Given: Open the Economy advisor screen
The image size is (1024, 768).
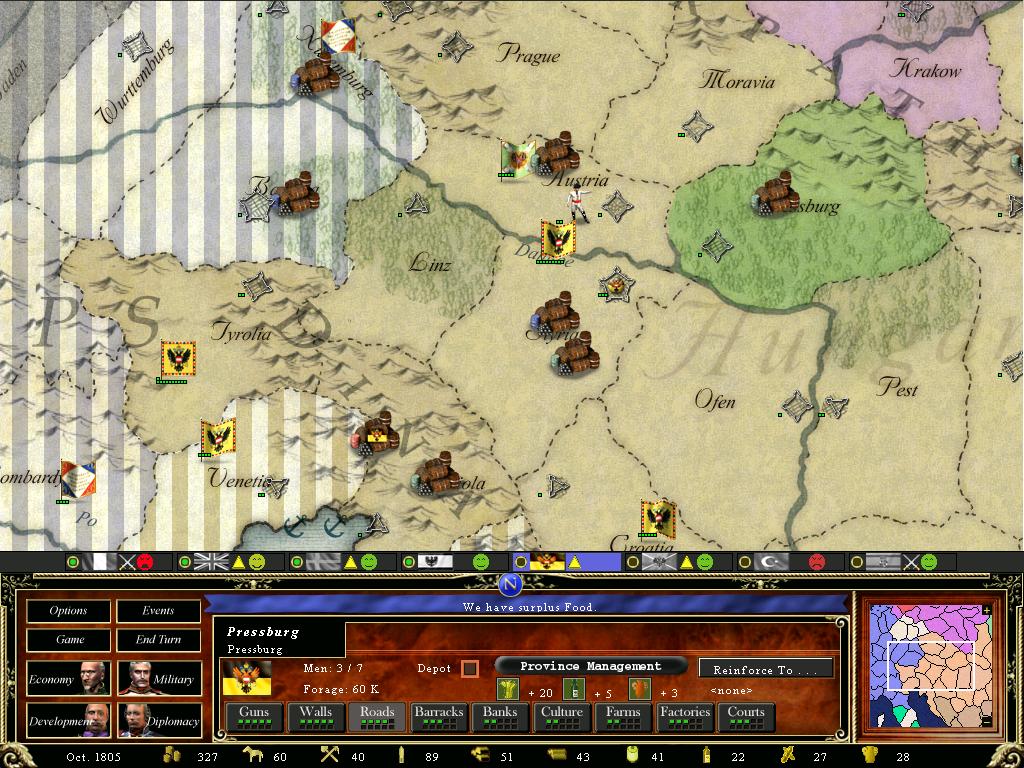Looking at the screenshot, I should pyautogui.click(x=68, y=679).
